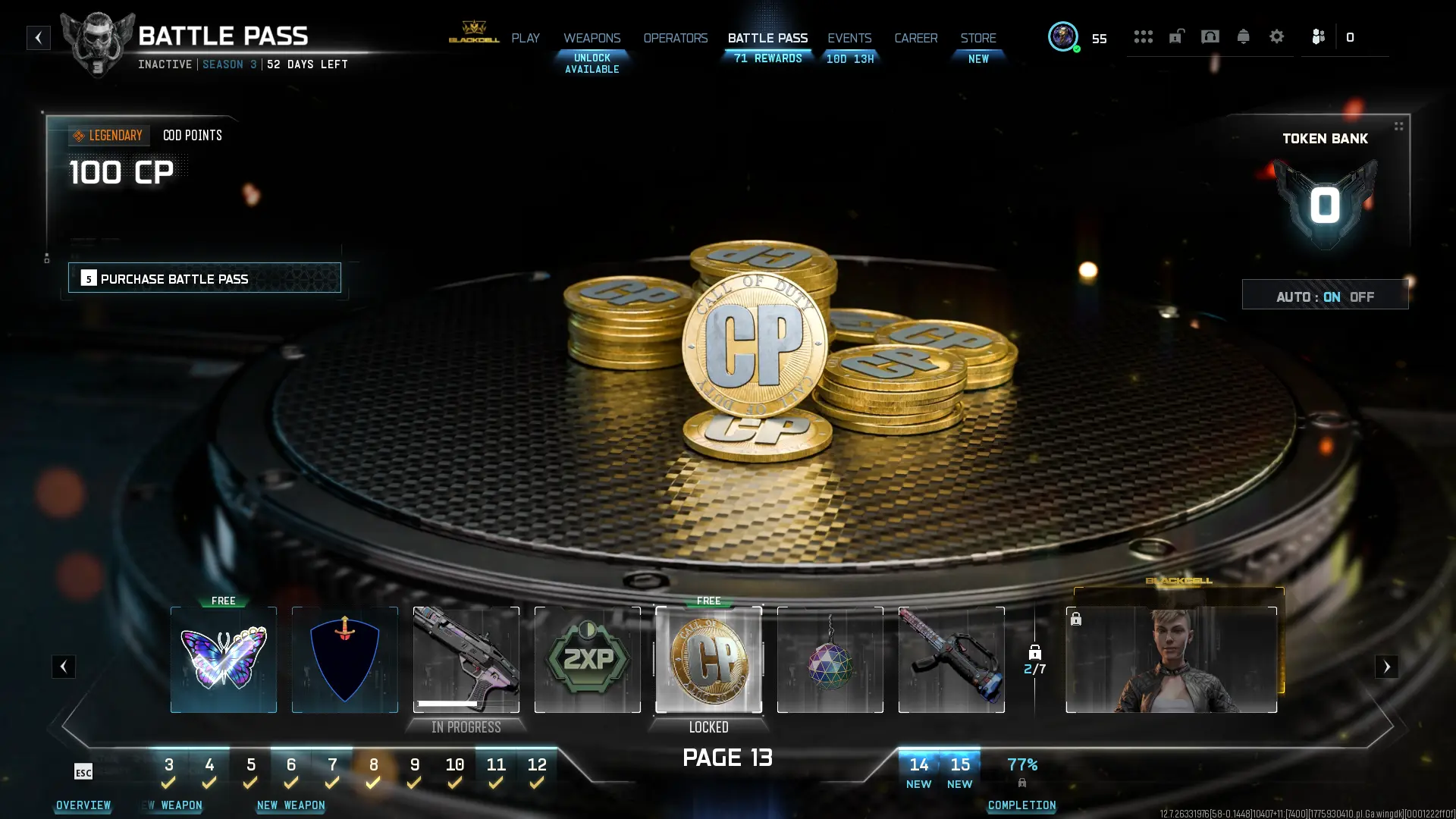This screenshot has height=819, width=1456.
Task: Click the Purchase Battle Pass button
Action: pyautogui.click(x=205, y=278)
